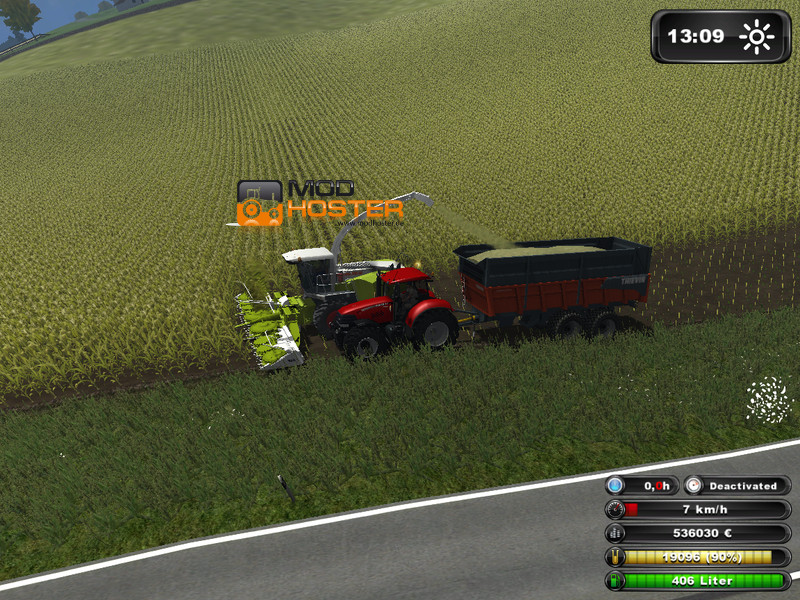The width and height of the screenshot is (800, 600).
Task: Click the cruise control gauge icon
Action: [695, 485]
